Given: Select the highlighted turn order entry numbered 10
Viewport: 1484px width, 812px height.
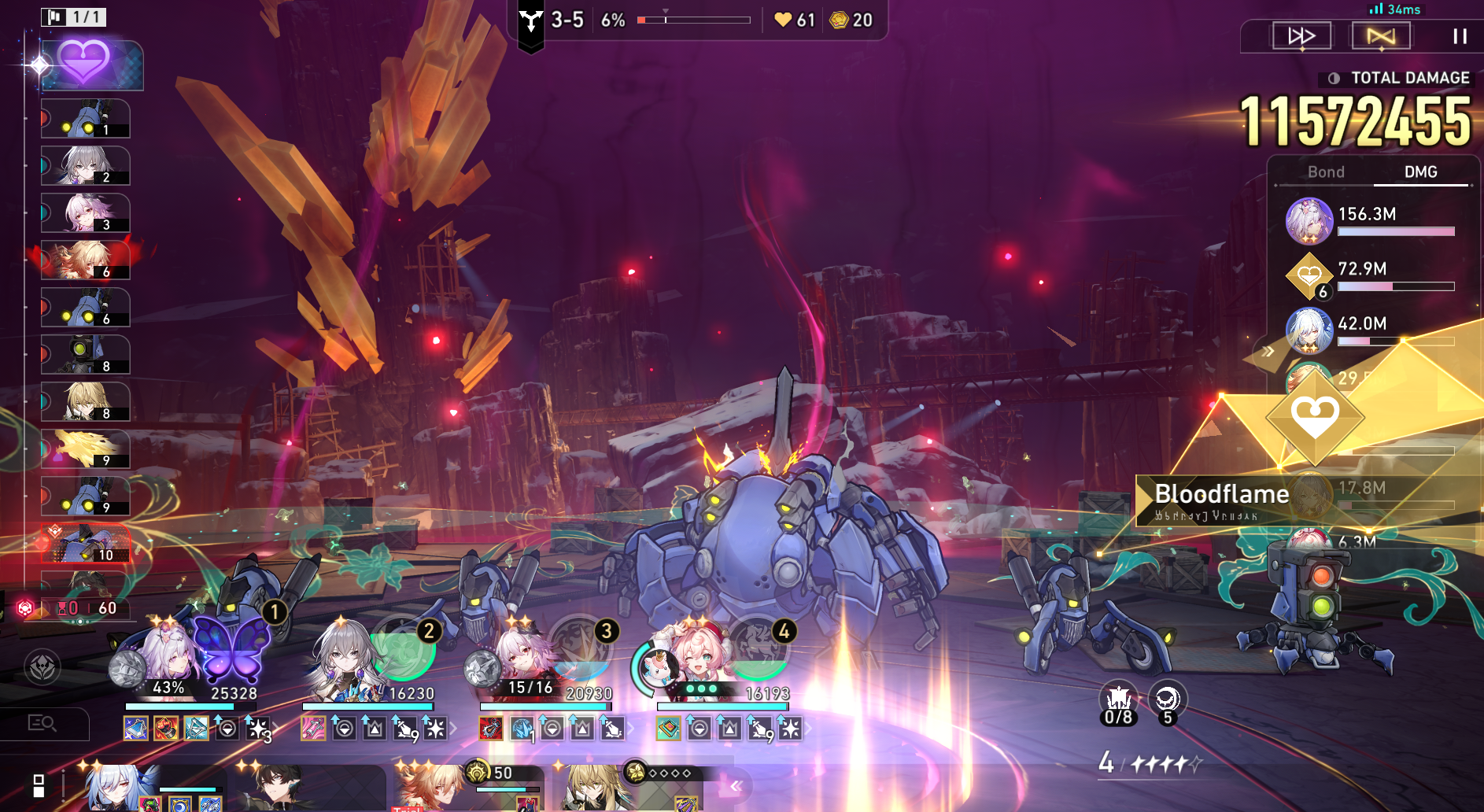Looking at the screenshot, I should pyautogui.click(x=85, y=544).
